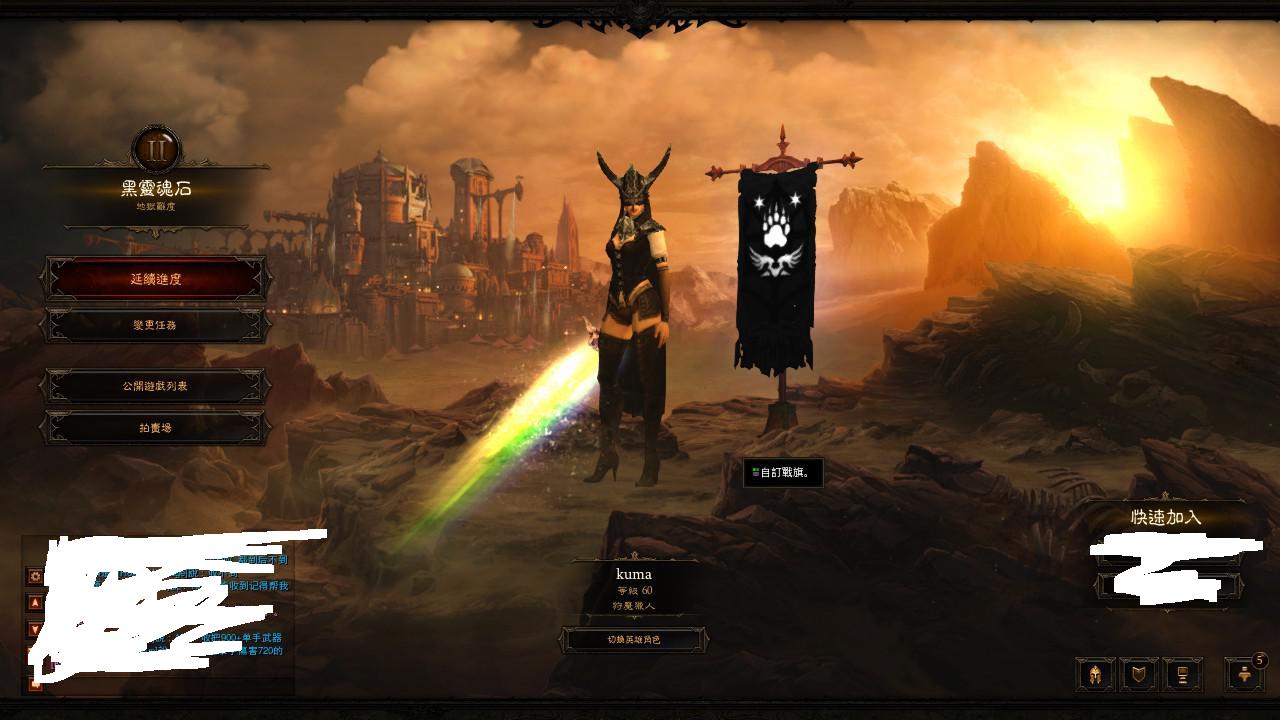Viewport: 1280px width, 720px height.
Task: Open the shield icon achievements button
Action: point(1139,675)
